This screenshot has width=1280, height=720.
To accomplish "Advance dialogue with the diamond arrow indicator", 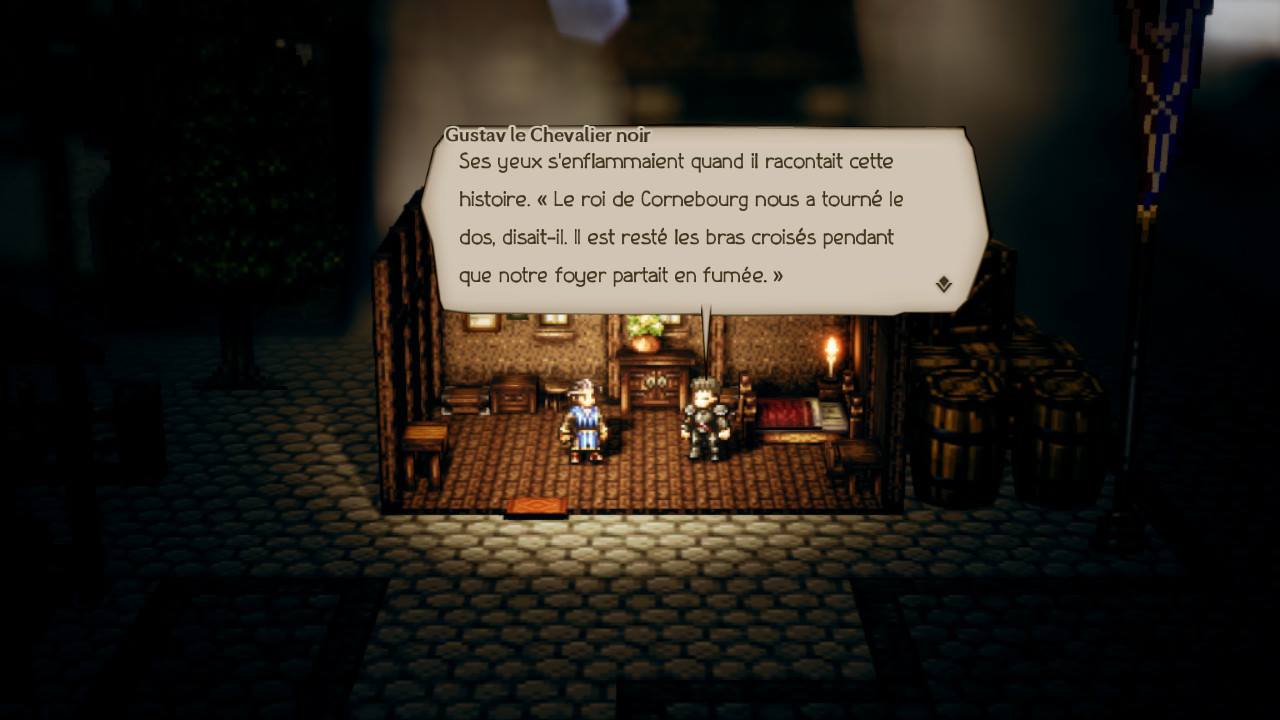I will pos(943,285).
